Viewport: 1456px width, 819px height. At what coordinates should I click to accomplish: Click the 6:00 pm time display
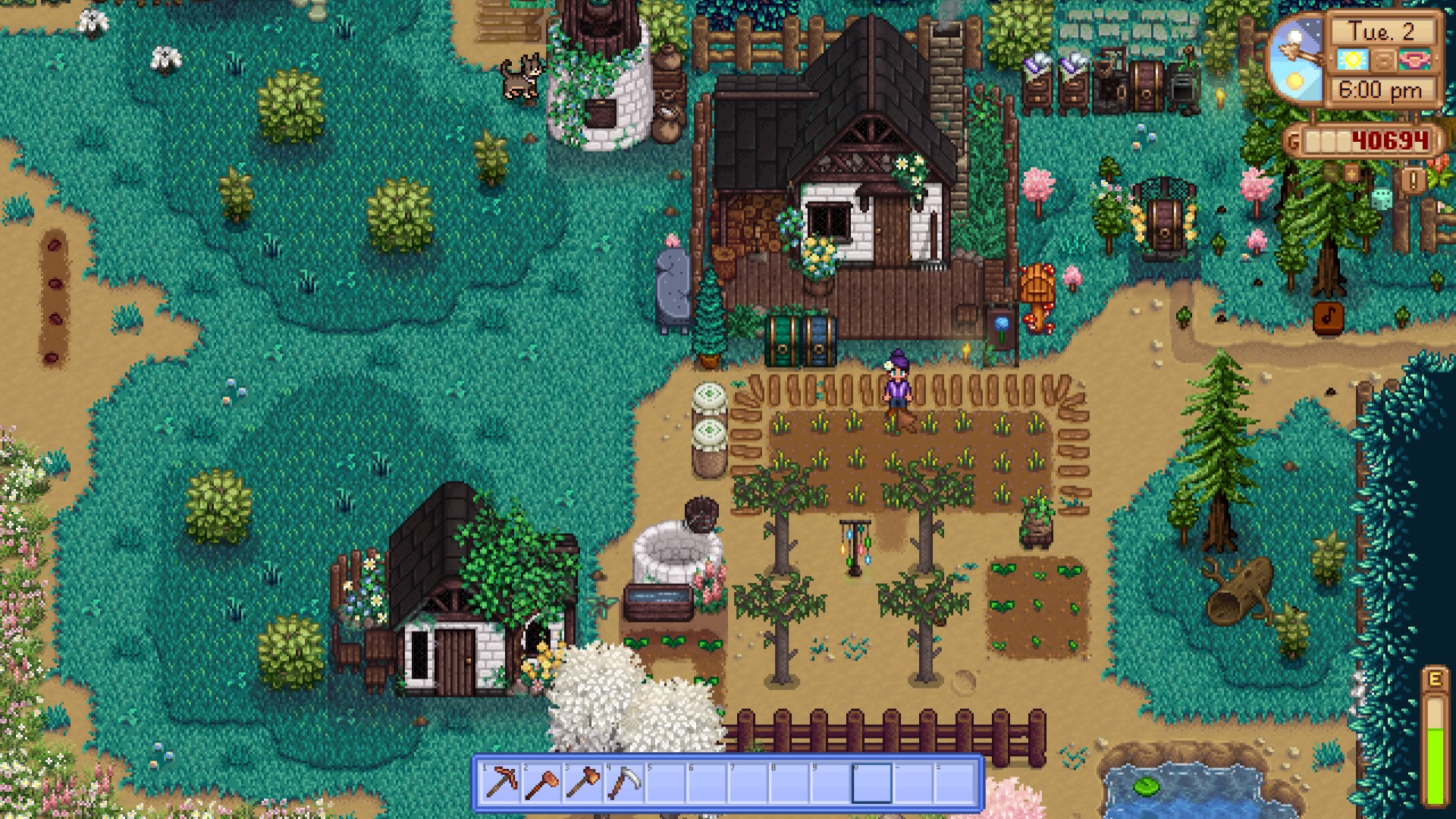[x=1382, y=89]
